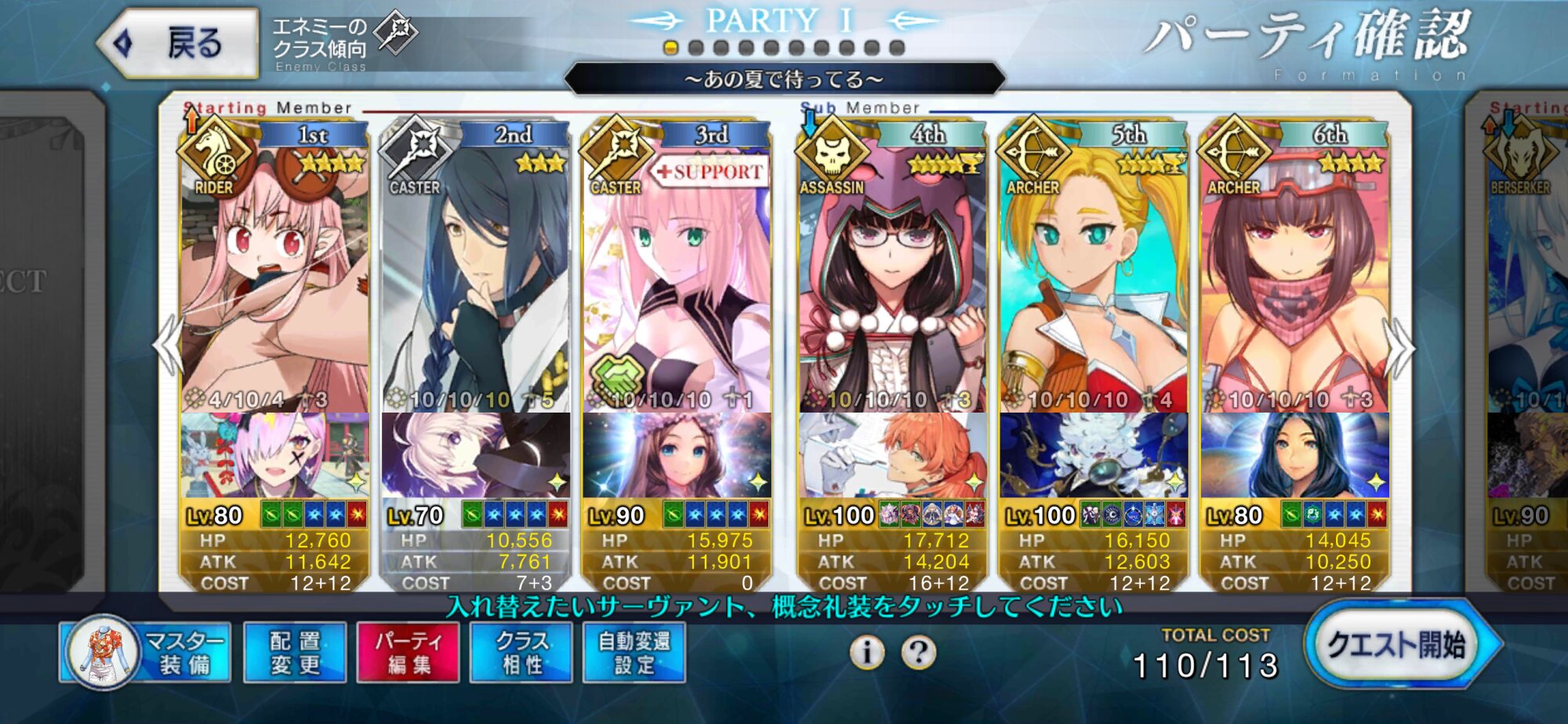Open the question mark help icon
This screenshot has width=1568, height=724.
(918, 653)
